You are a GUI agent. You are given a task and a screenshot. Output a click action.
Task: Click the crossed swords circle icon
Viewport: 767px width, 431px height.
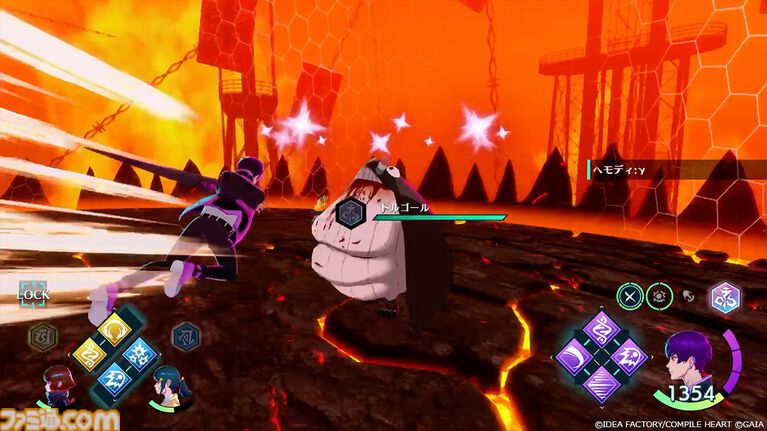(629, 296)
